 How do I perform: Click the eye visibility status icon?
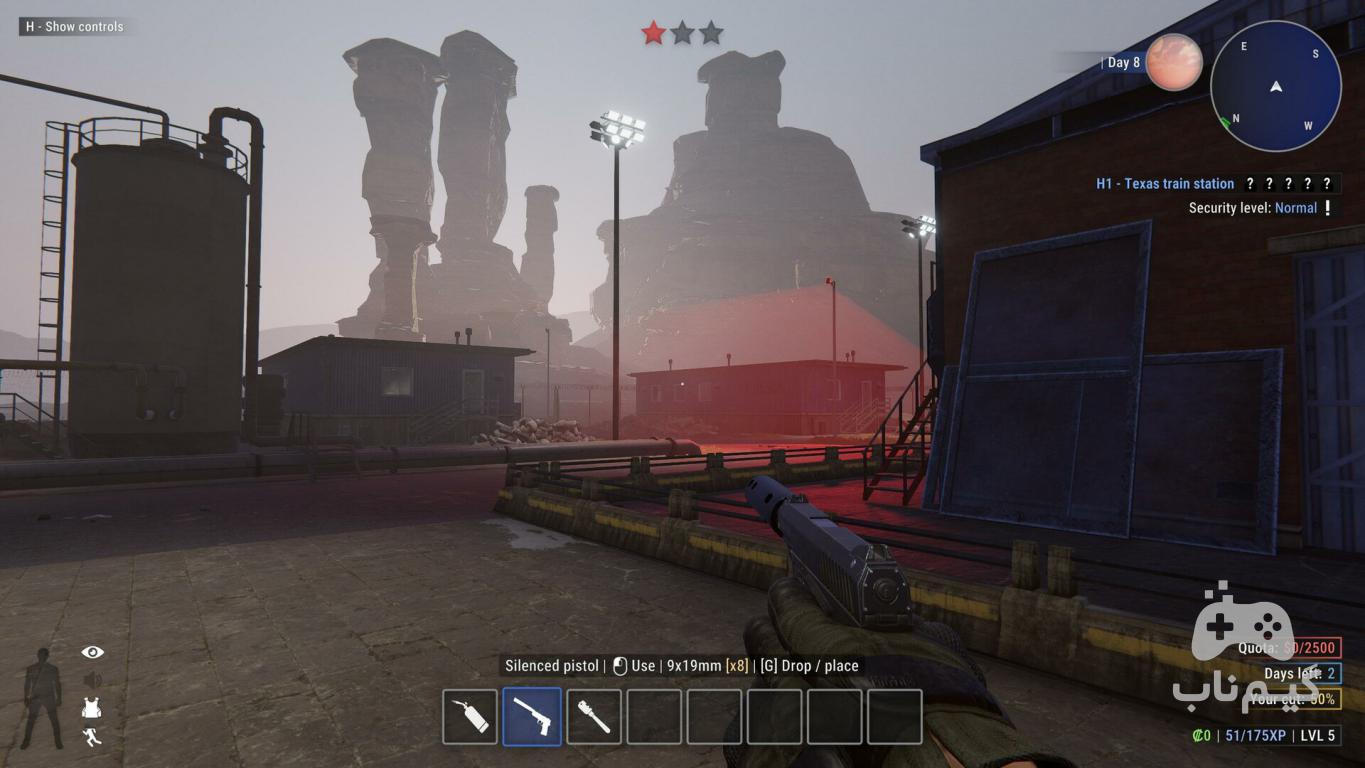point(93,652)
